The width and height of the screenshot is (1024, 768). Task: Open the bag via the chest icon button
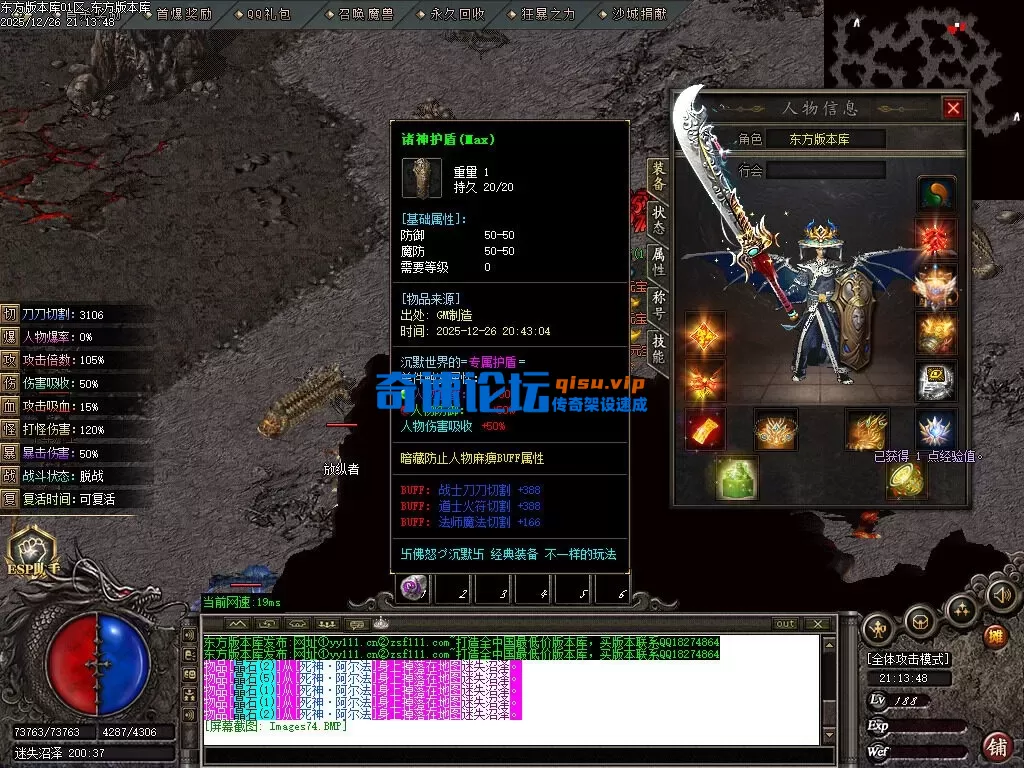[x=920, y=622]
